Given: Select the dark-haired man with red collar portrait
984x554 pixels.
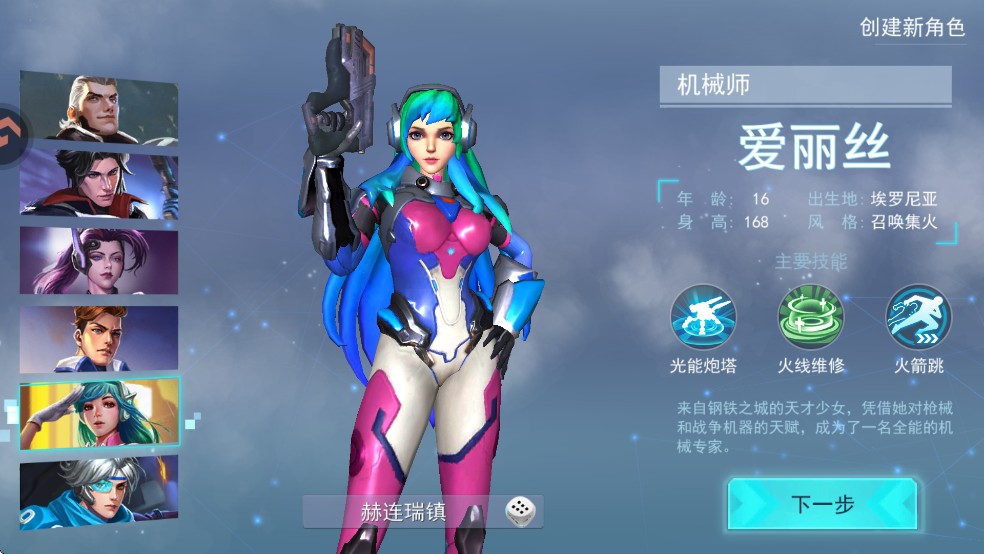Looking at the screenshot, I should click(99, 183).
